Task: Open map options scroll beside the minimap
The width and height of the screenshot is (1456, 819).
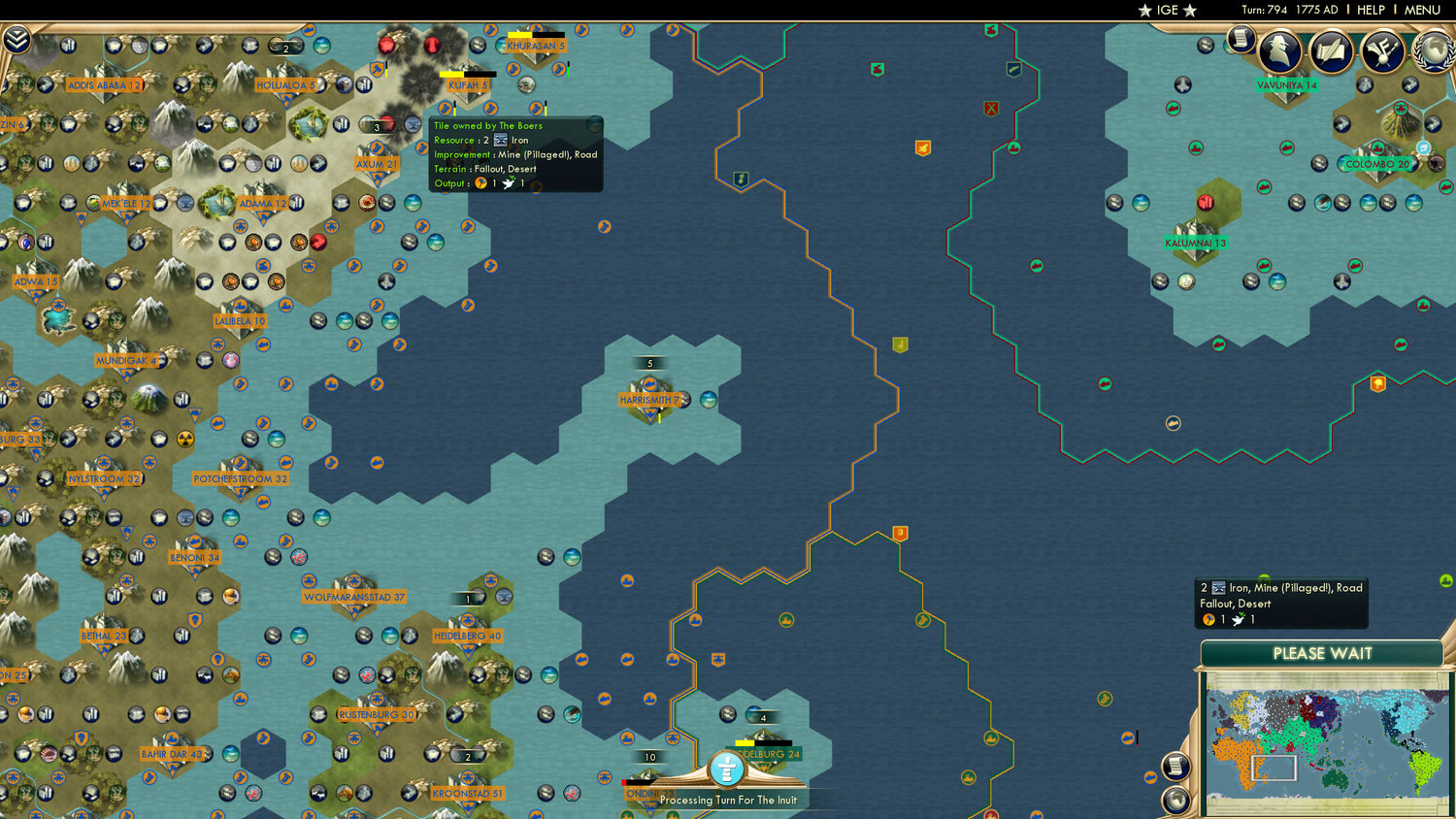Action: click(x=1175, y=766)
